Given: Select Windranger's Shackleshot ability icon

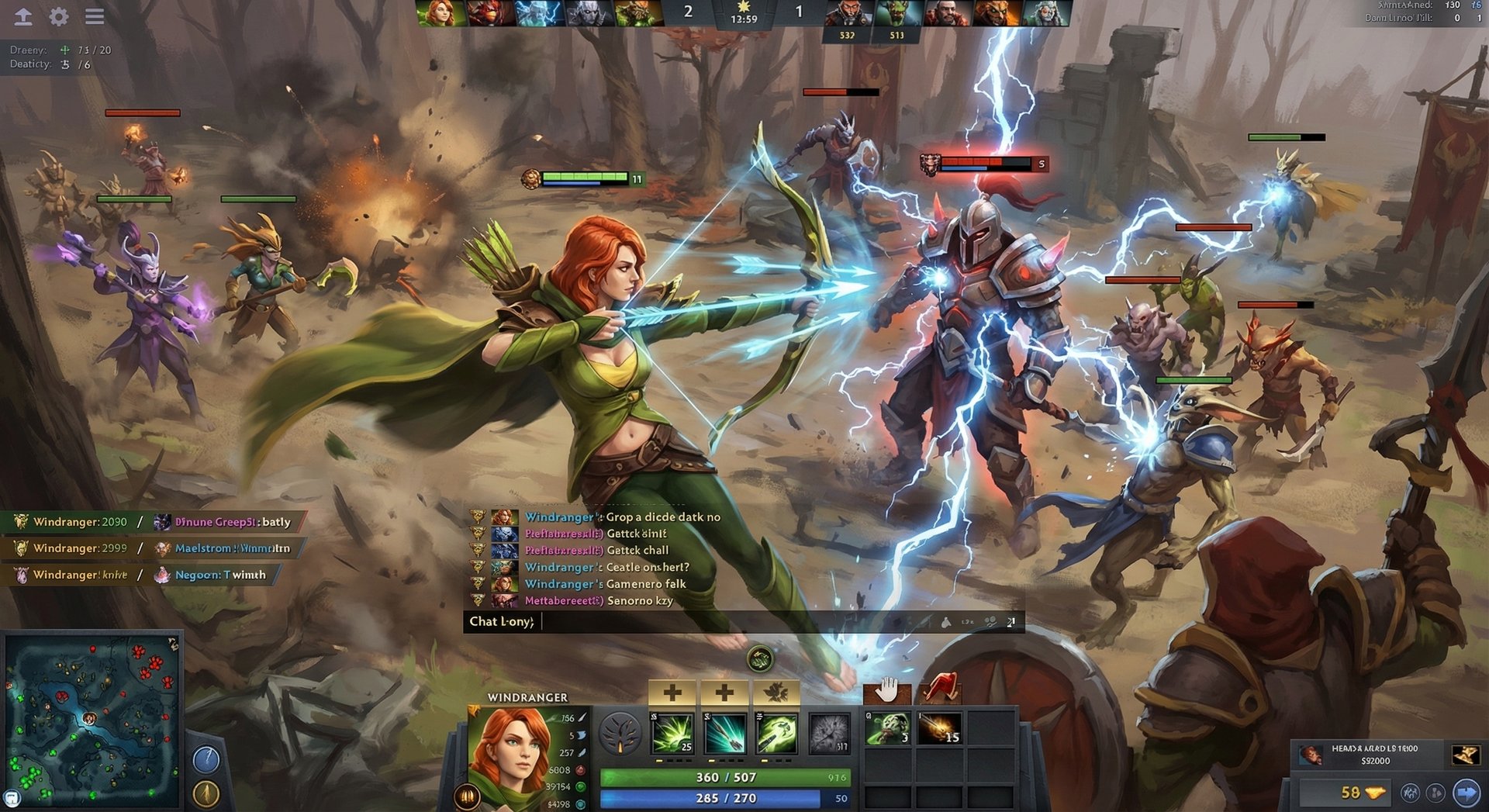Looking at the screenshot, I should (672, 734).
